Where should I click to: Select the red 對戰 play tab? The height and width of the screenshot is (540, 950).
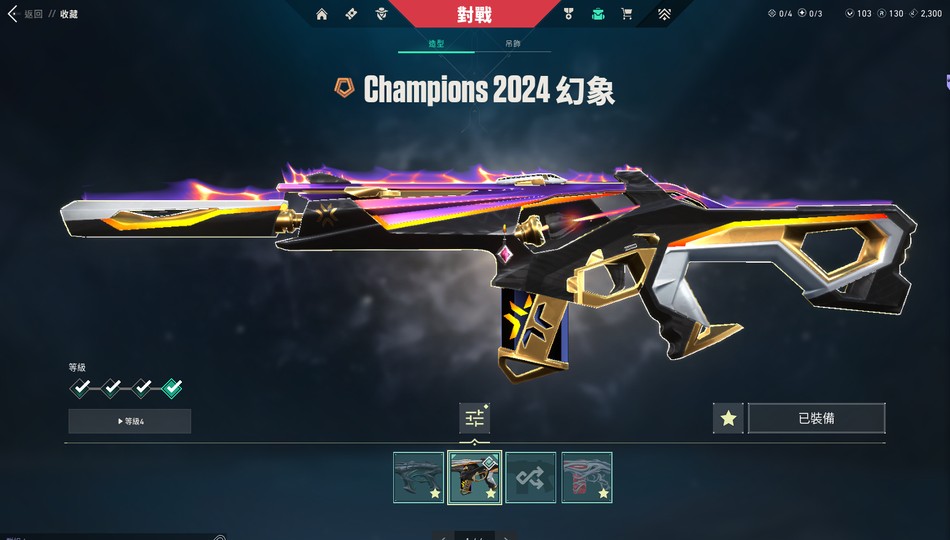pos(474,14)
